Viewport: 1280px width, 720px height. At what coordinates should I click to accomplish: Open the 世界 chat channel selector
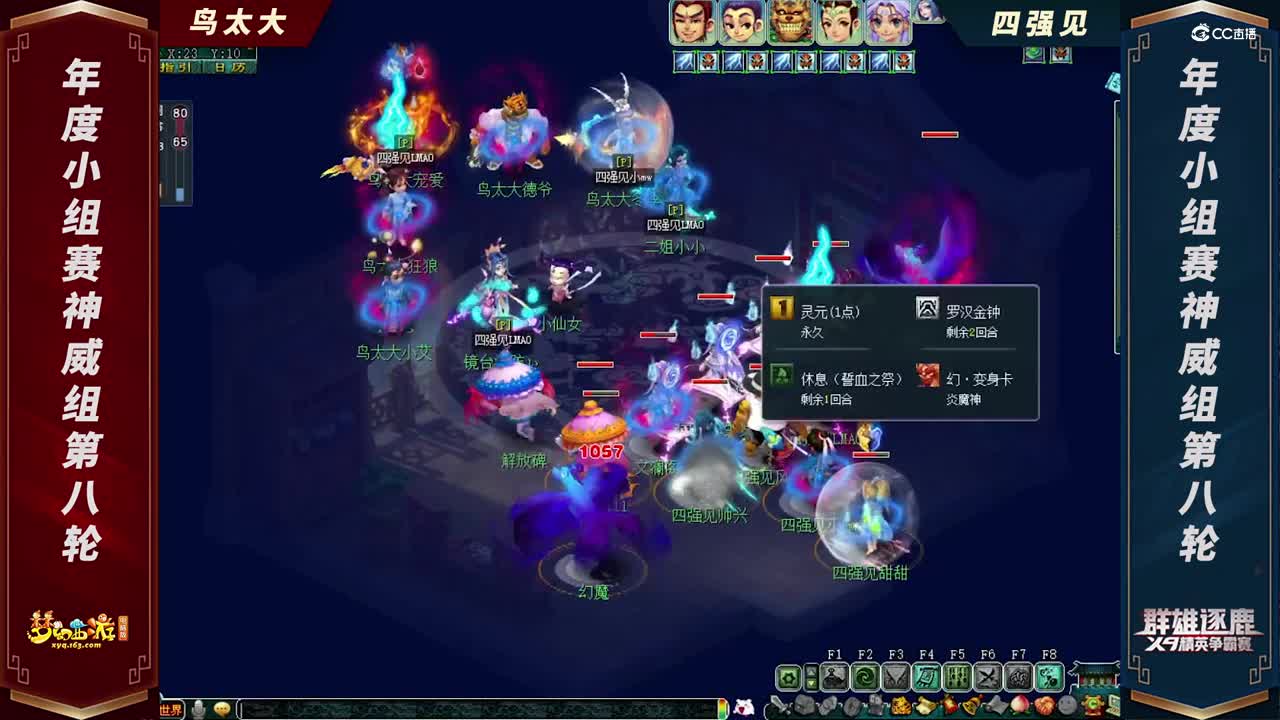[170, 711]
